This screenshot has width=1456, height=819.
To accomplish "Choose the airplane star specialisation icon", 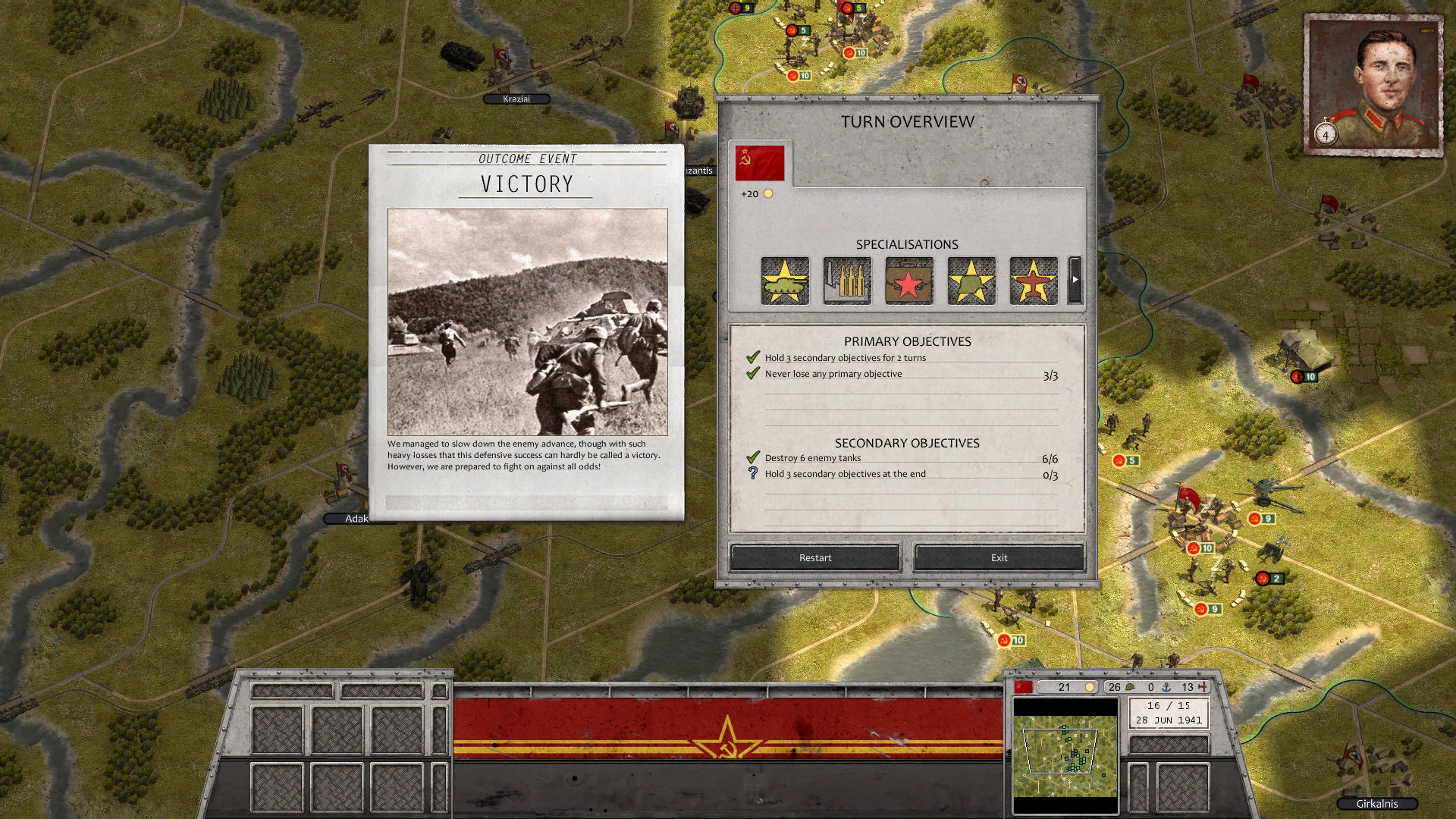I will pyautogui.click(x=1034, y=281).
